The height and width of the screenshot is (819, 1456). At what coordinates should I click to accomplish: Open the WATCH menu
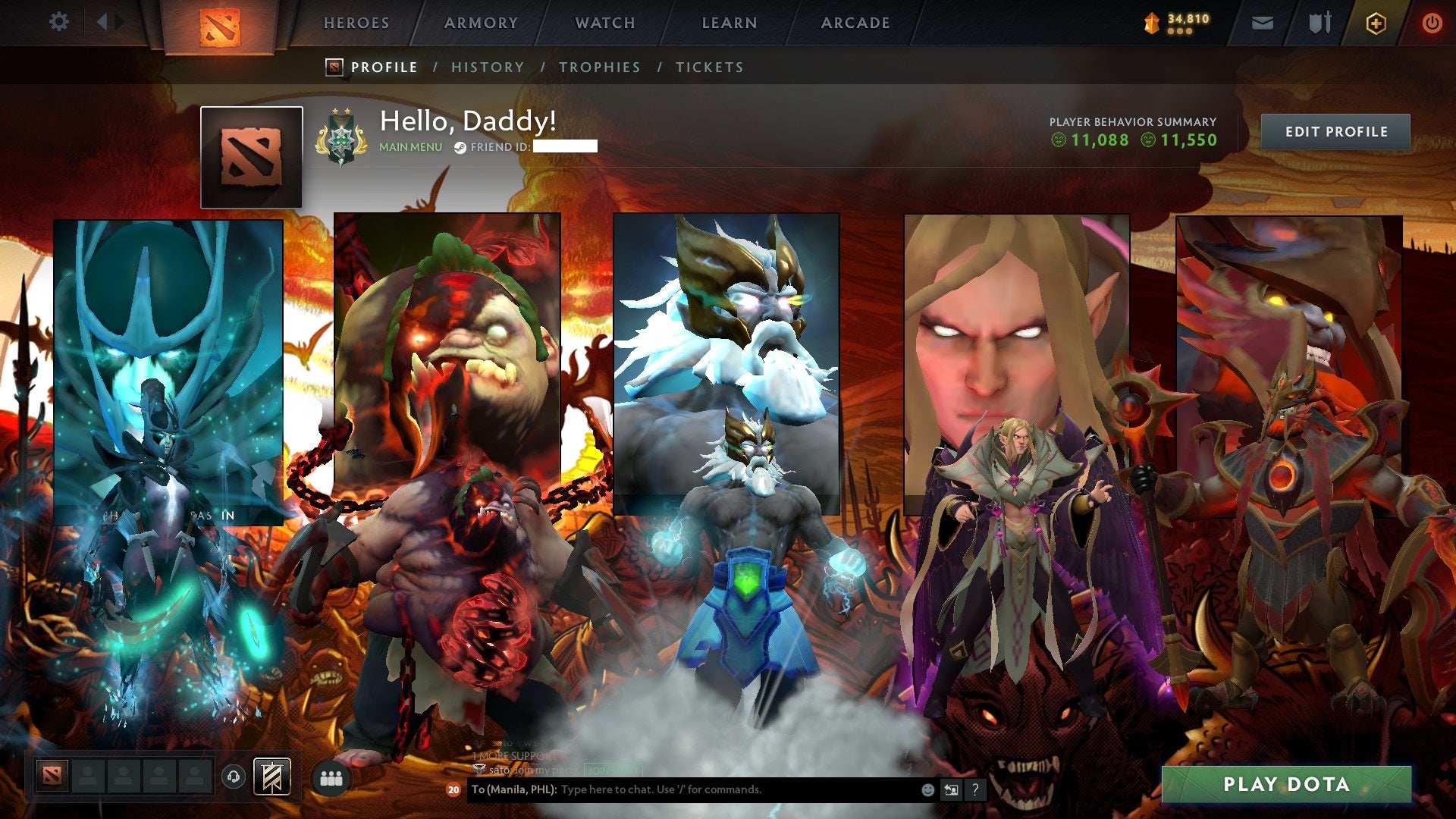coord(605,22)
